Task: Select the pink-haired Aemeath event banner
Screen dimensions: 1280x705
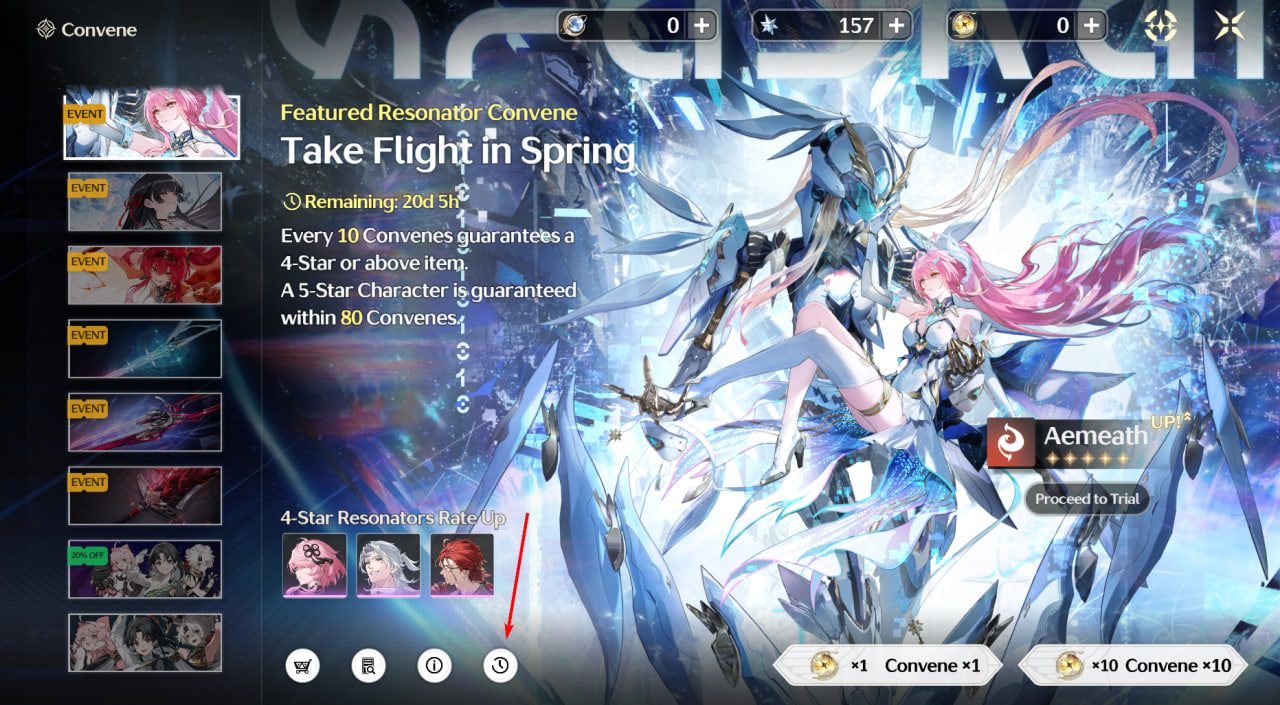Action: pyautogui.click(x=151, y=128)
